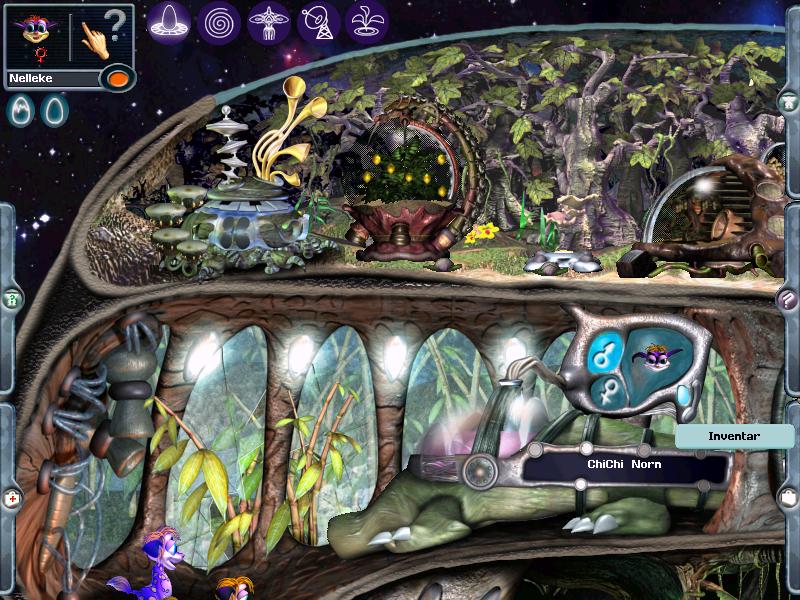
Task: Open the white bag button at right edge
Action: click(x=789, y=496)
